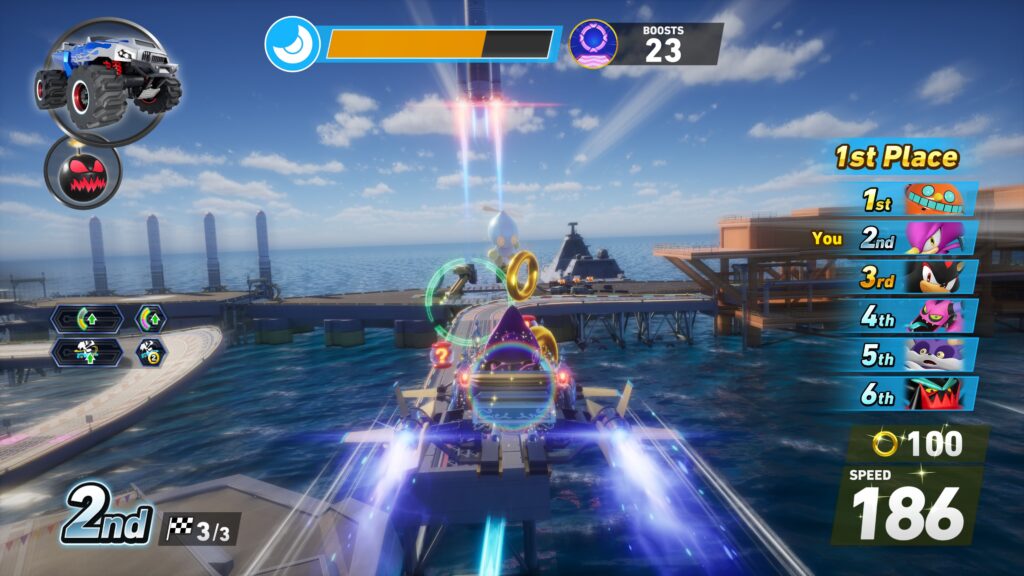Click the crescent moon gauge icon

pos(293,44)
